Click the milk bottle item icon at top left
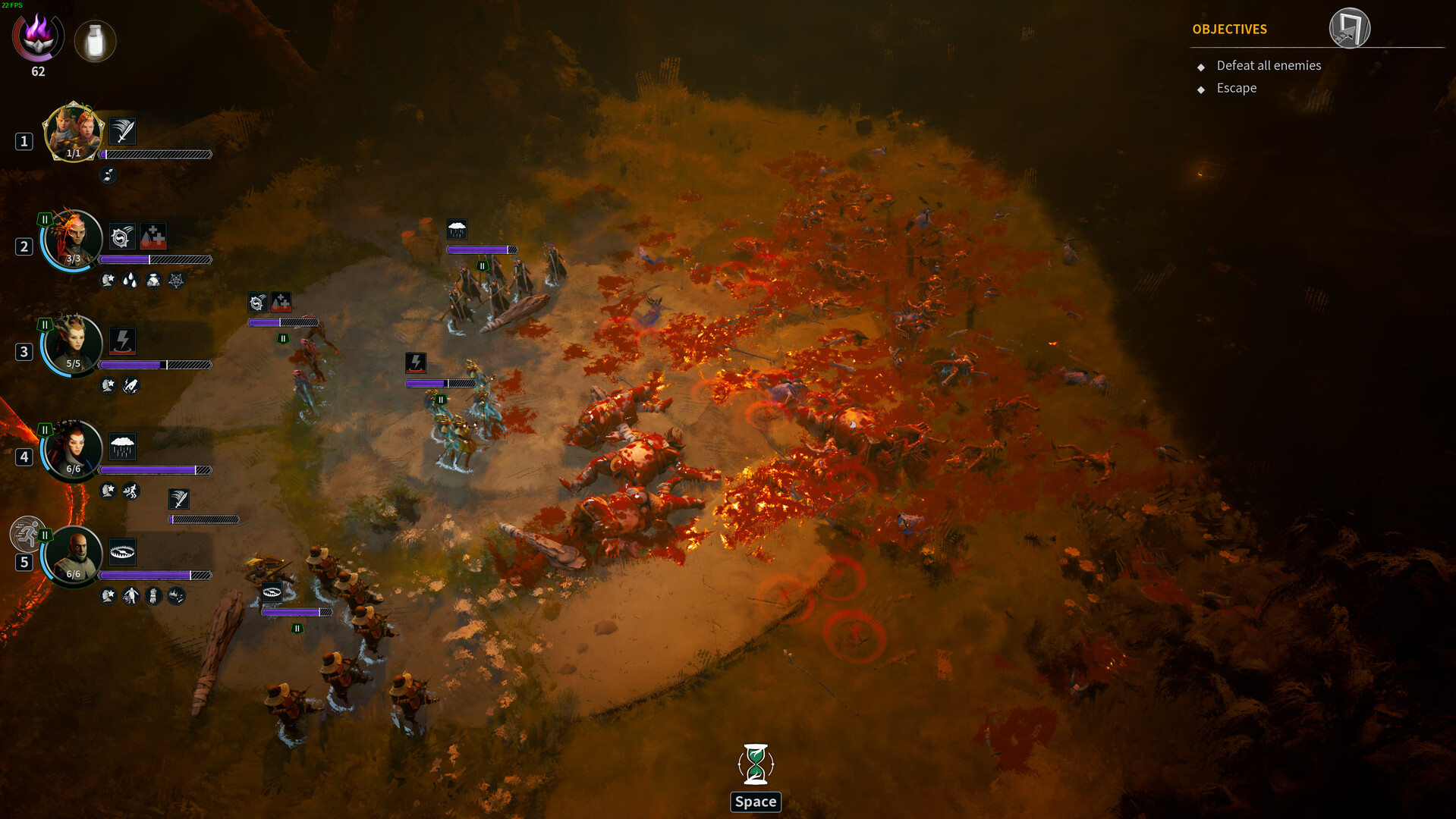1456x819 pixels. 95,42
